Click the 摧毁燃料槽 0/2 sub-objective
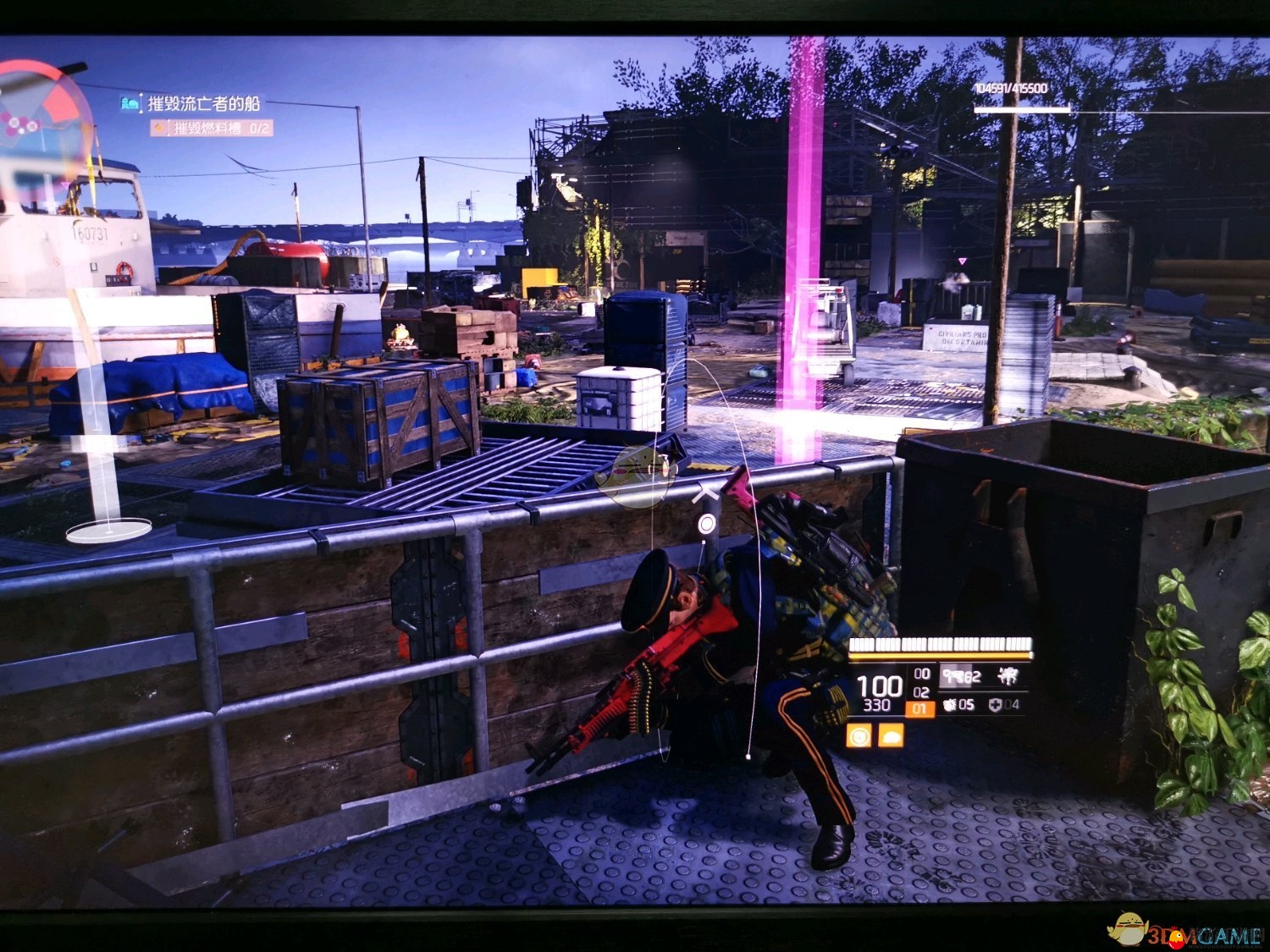 222,129
